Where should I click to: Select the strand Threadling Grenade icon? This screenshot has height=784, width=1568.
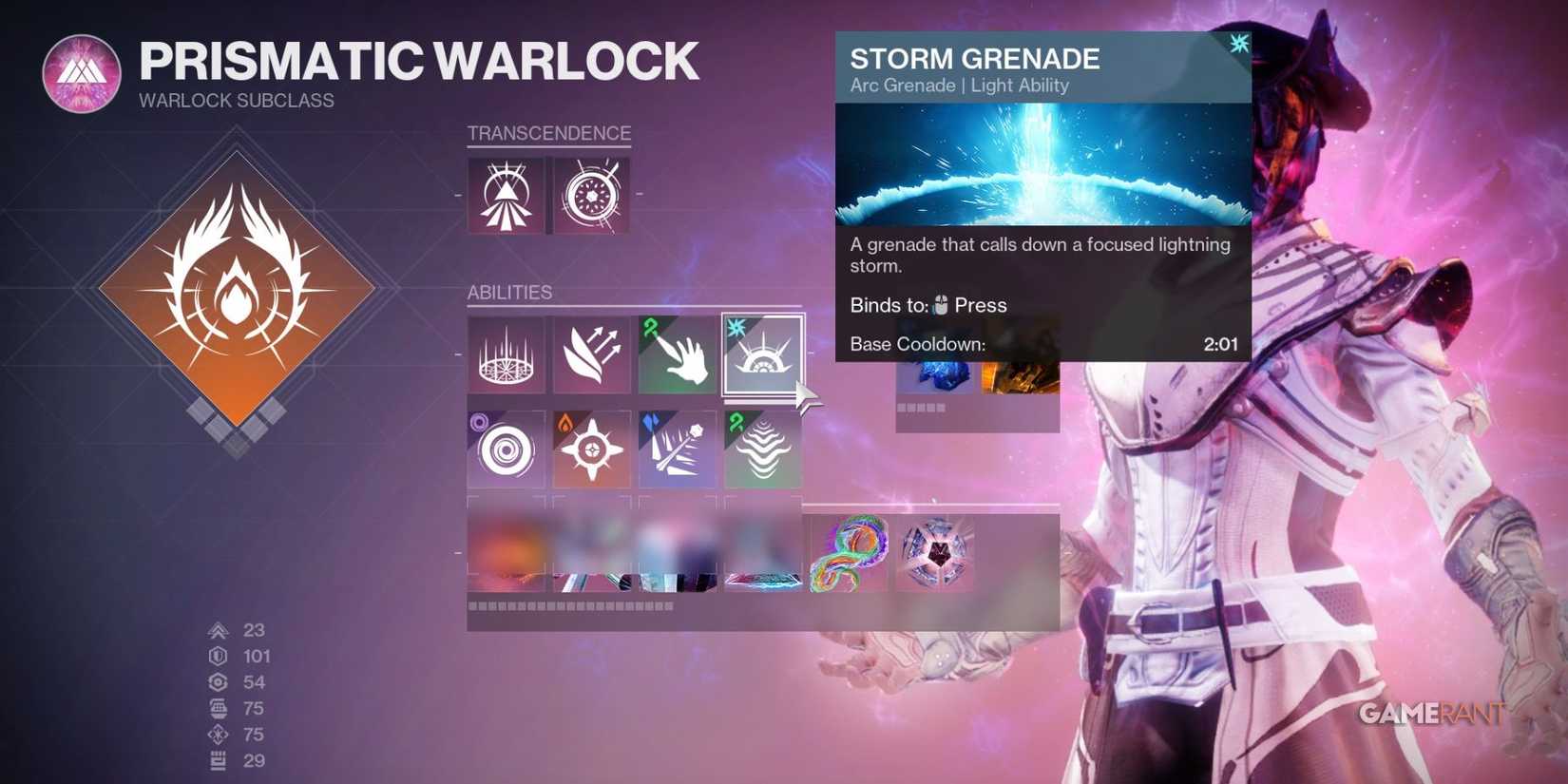761,447
